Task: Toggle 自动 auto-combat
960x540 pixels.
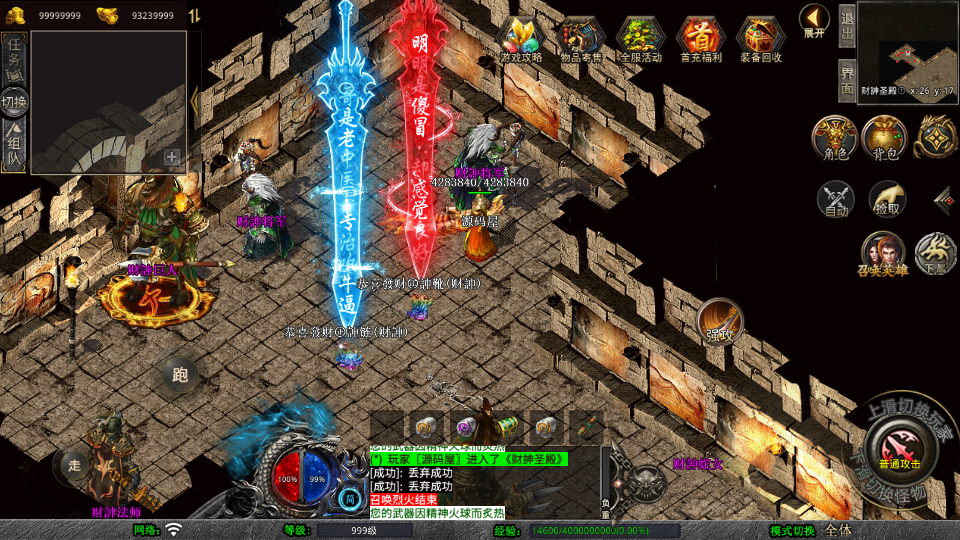Action: click(836, 199)
